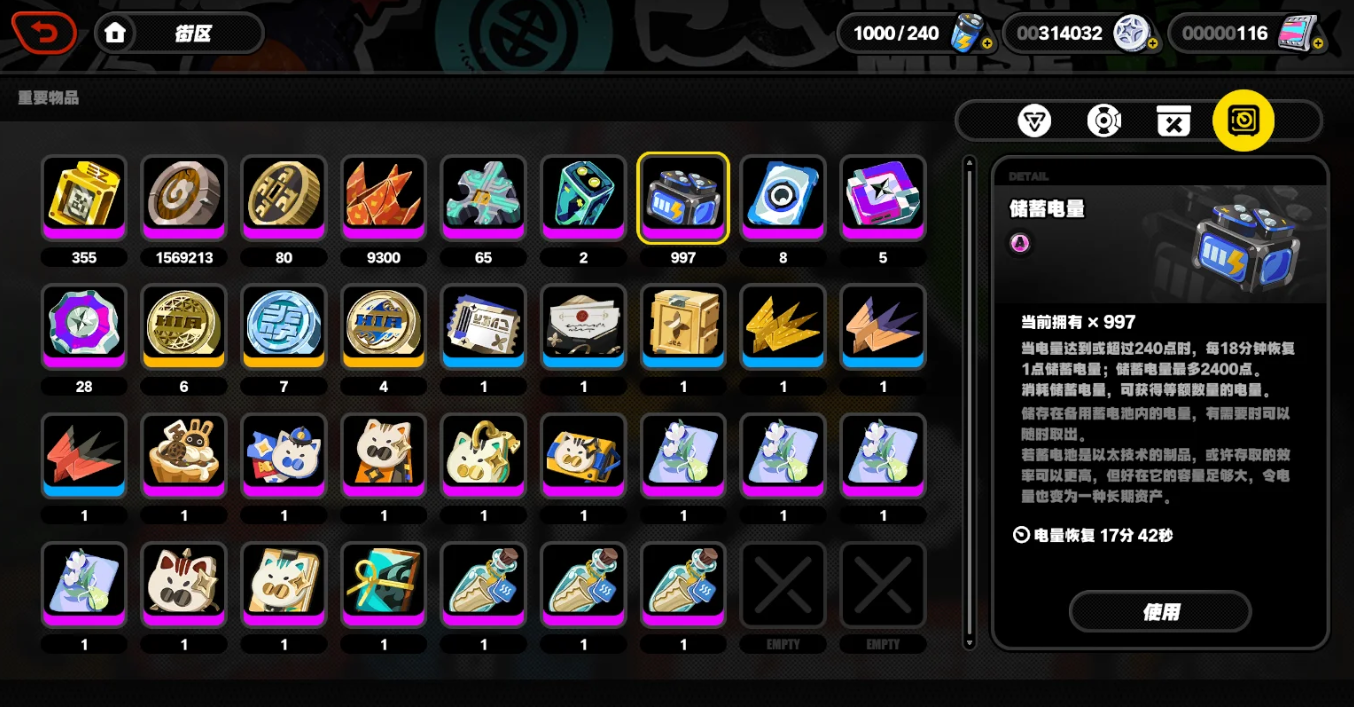Pick the red paper crane item
The image size is (1354, 707).
click(84, 455)
